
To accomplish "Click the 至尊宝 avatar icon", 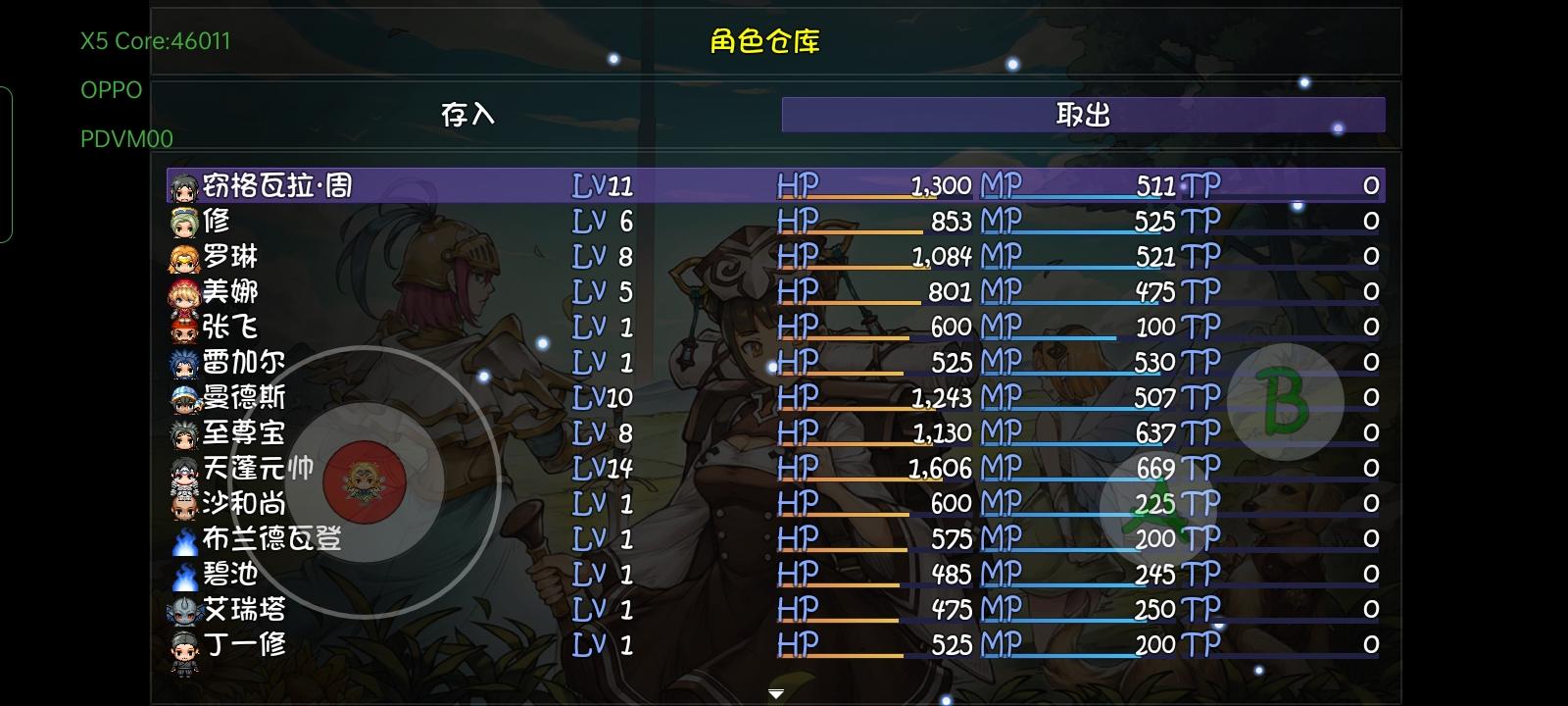I will [x=181, y=432].
